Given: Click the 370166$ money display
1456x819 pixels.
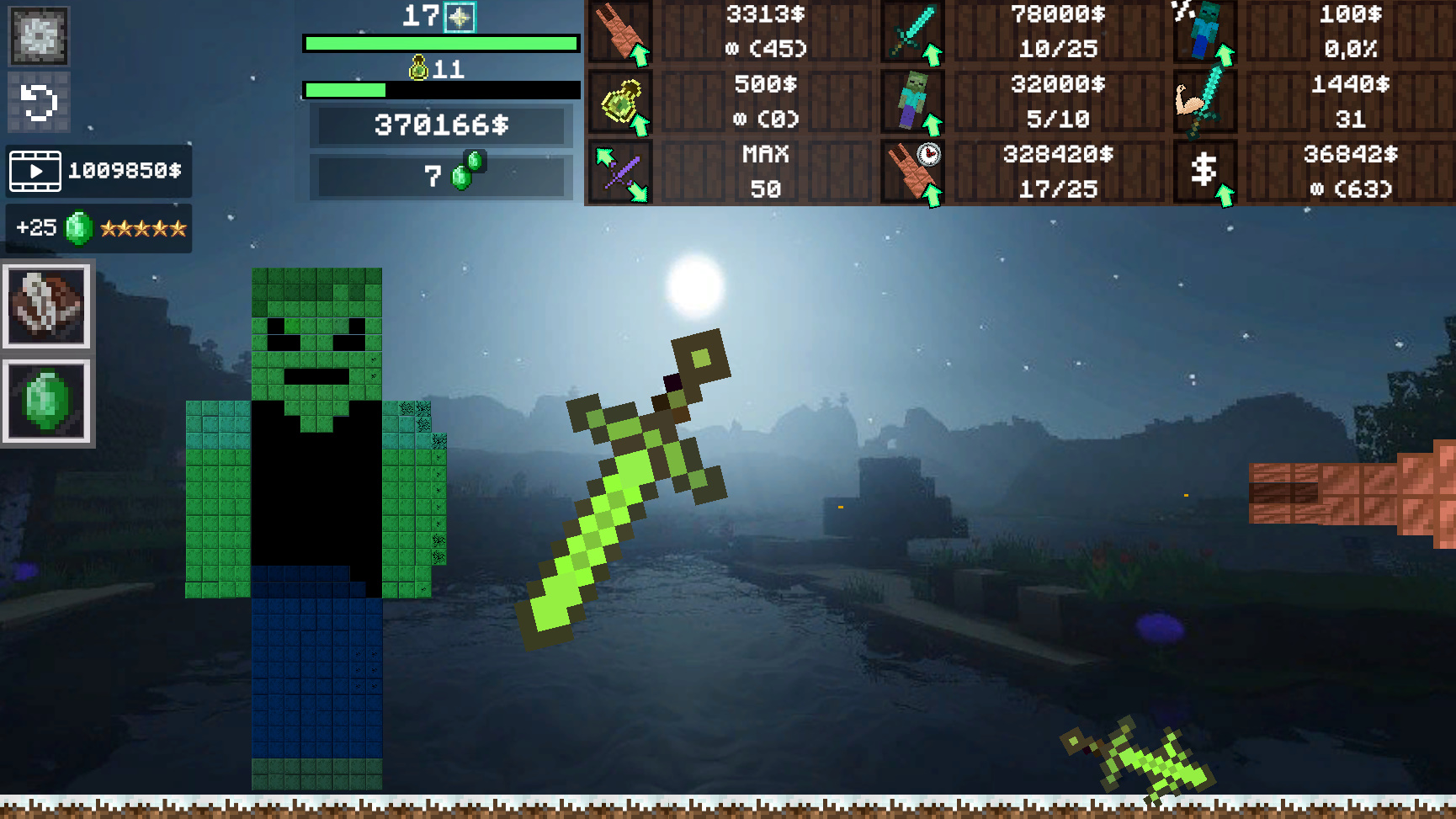Looking at the screenshot, I should click(441, 128).
